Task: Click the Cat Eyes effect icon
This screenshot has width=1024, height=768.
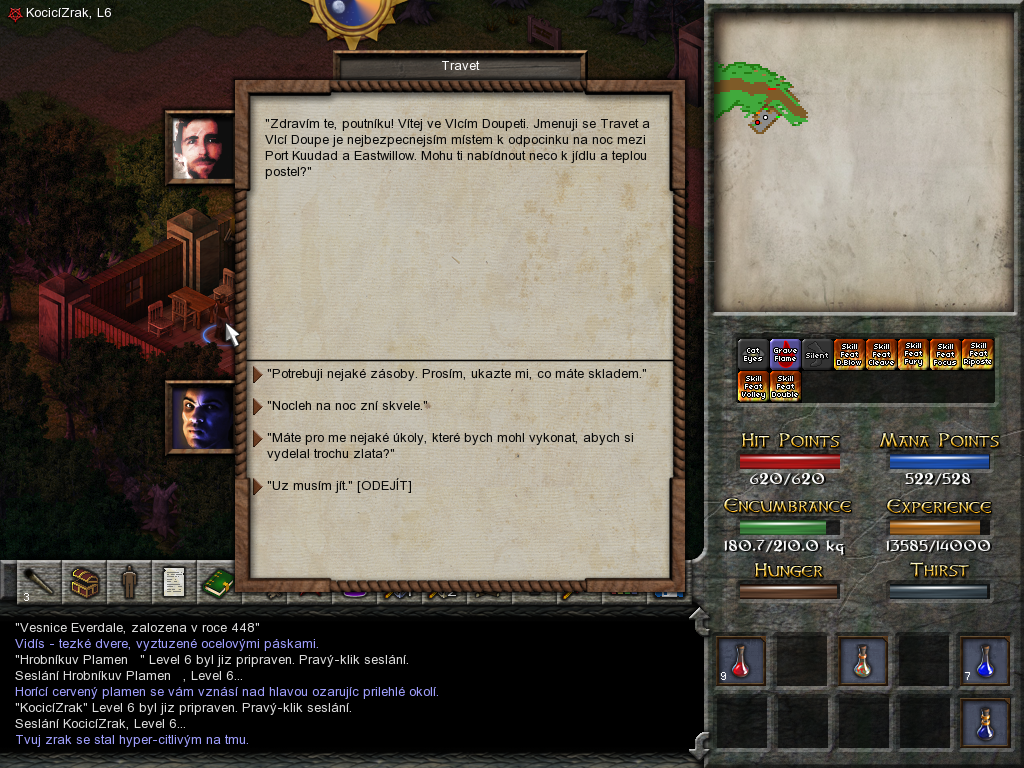Action: (753, 354)
